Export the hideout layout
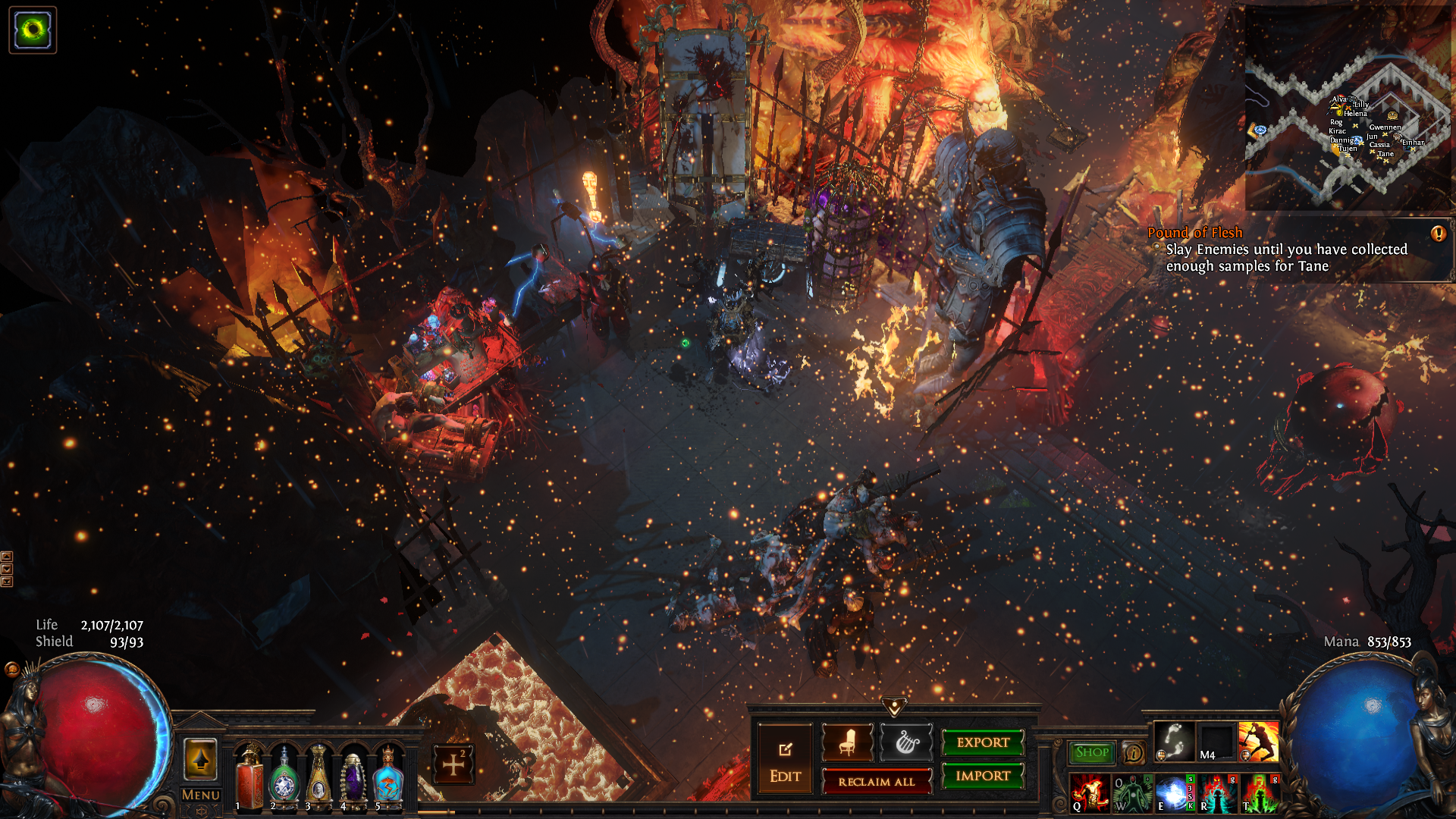 983,742
